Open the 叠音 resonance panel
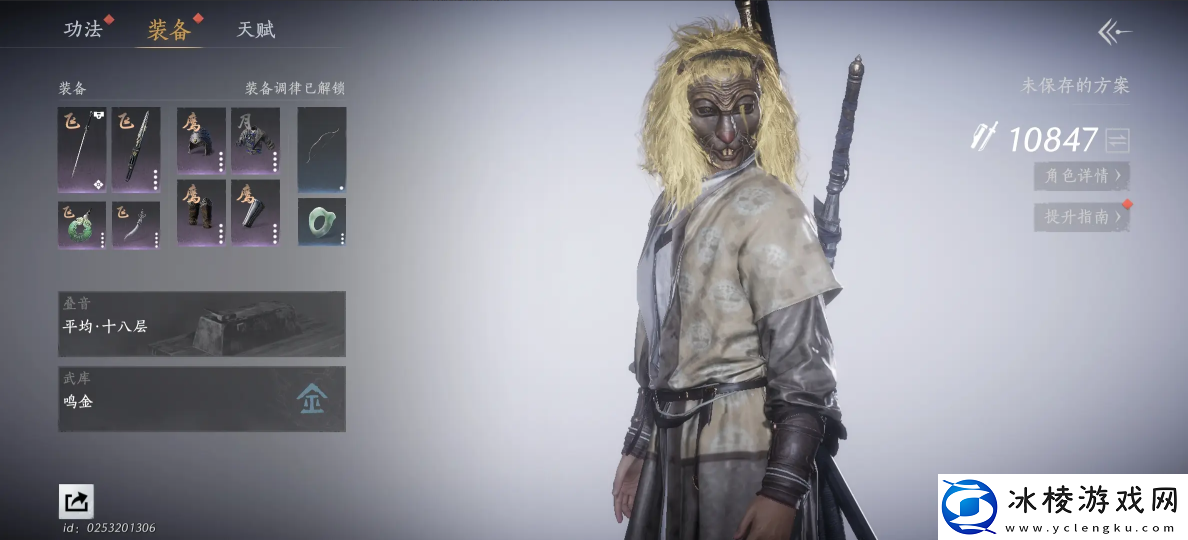This screenshot has width=1188, height=540. pos(202,324)
